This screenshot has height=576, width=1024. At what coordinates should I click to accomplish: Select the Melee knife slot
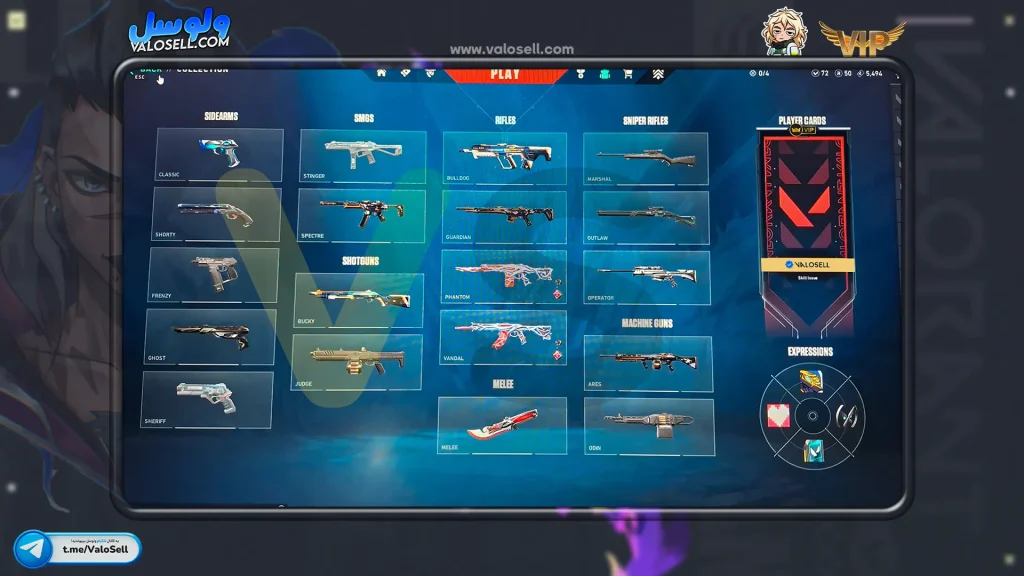coord(502,425)
